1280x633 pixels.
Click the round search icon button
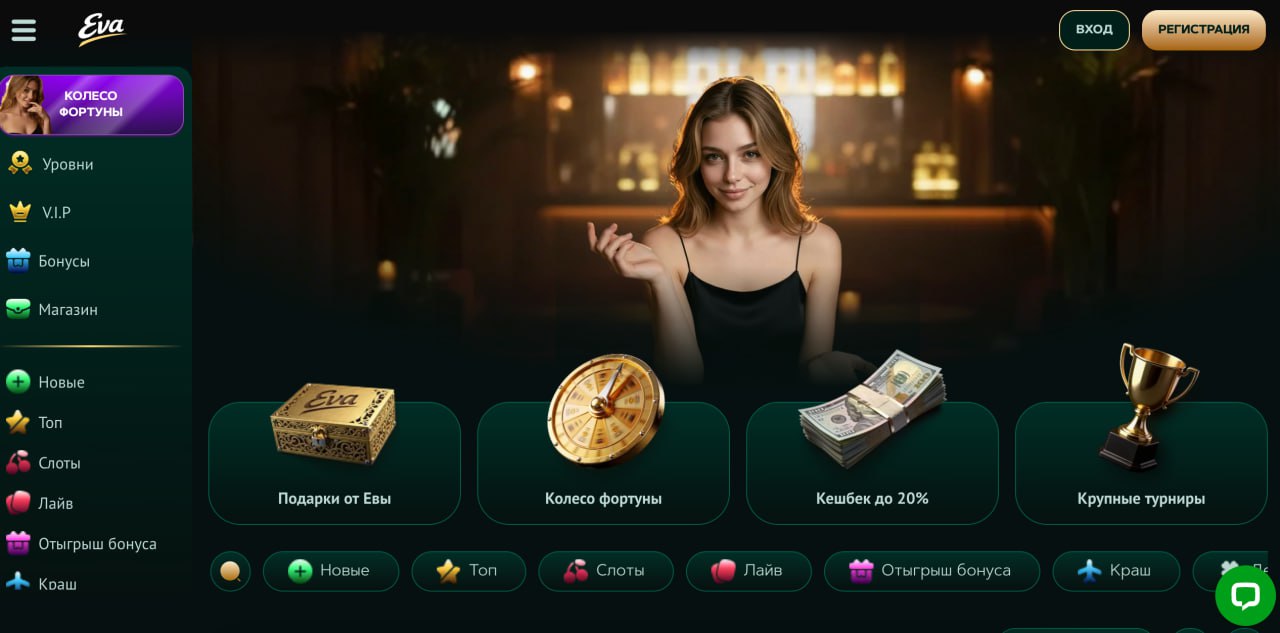230,571
